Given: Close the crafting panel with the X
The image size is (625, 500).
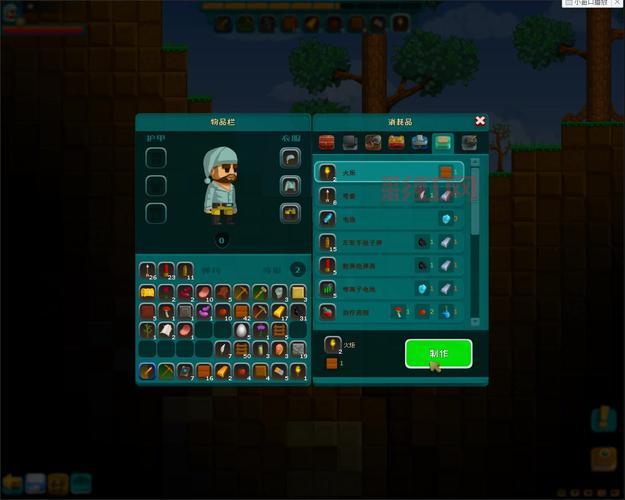Looking at the screenshot, I should point(480,121).
